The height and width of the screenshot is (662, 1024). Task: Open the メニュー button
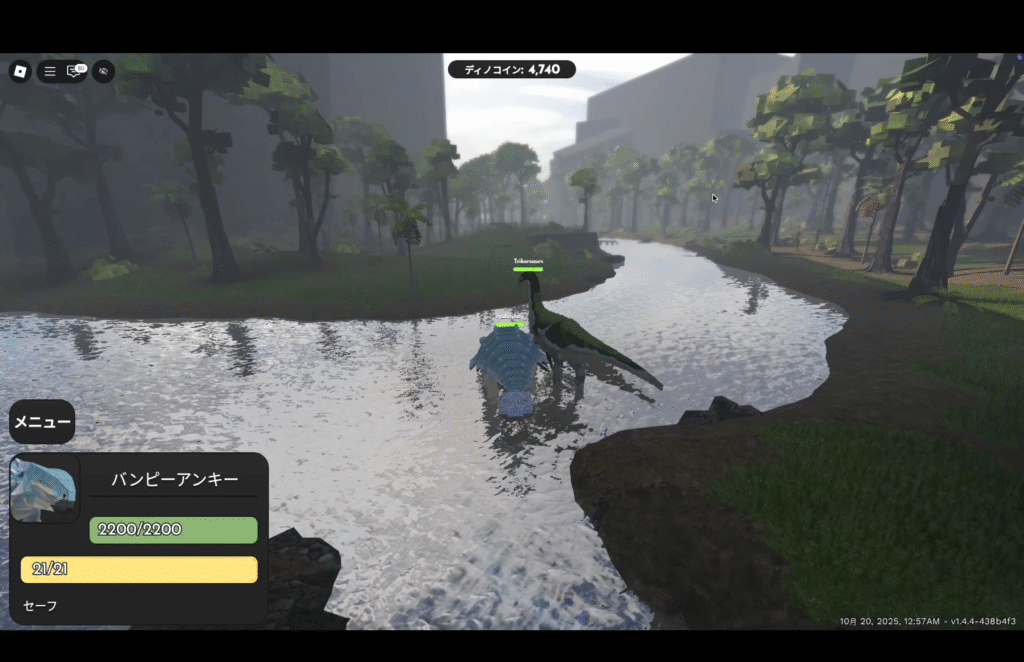(x=42, y=422)
